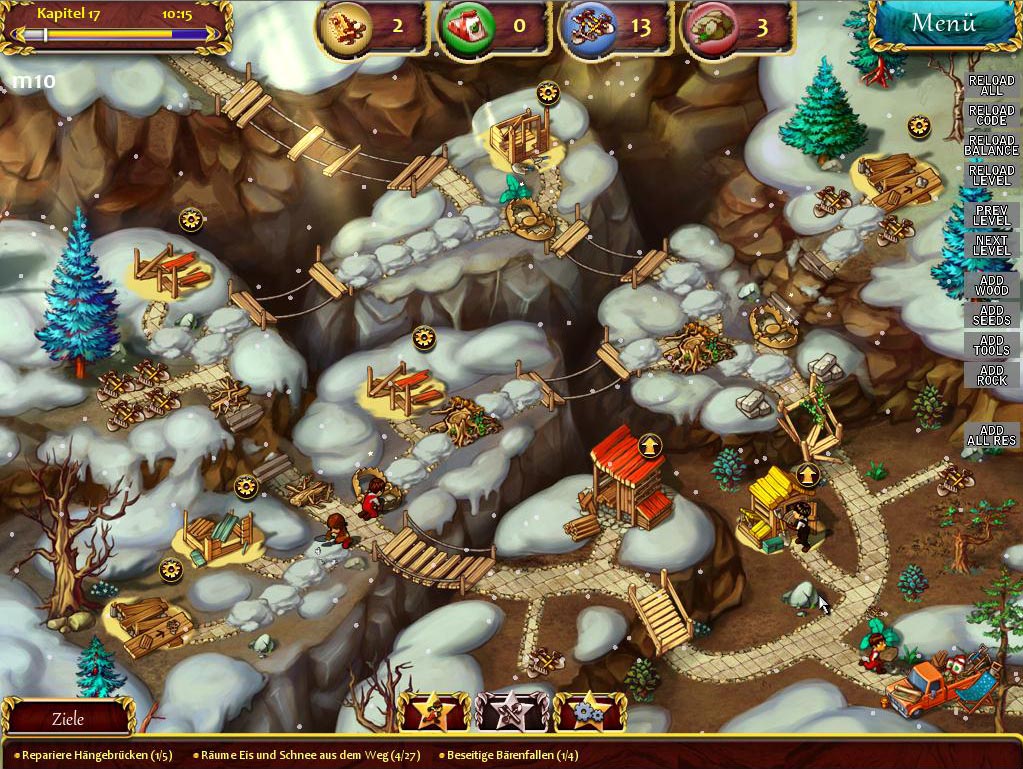Click ADD WOOD cheat button
Screen dimensions: 1023x769
991,284
